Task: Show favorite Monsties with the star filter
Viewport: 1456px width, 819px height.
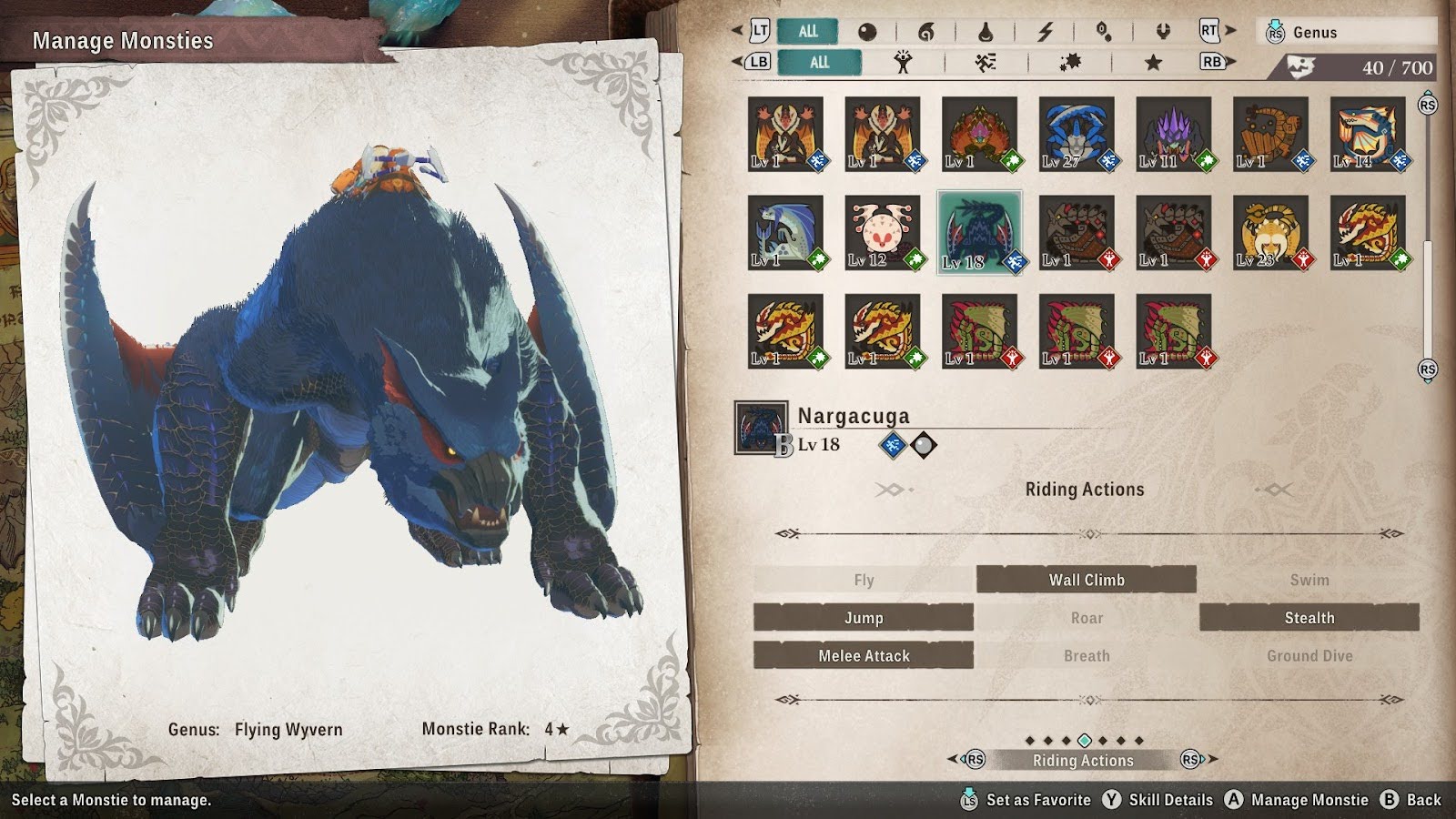Action: 1153,62
